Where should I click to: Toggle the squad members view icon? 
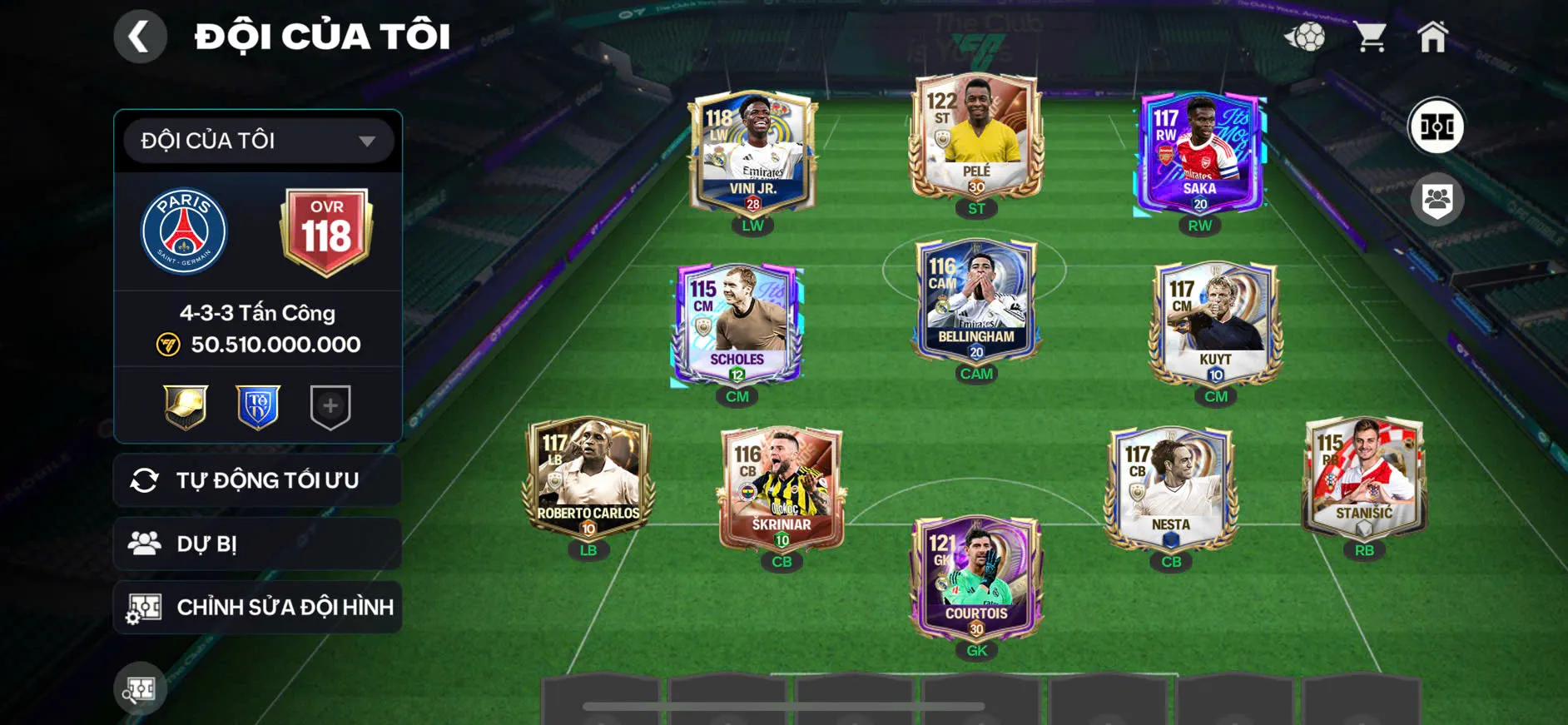click(1439, 197)
